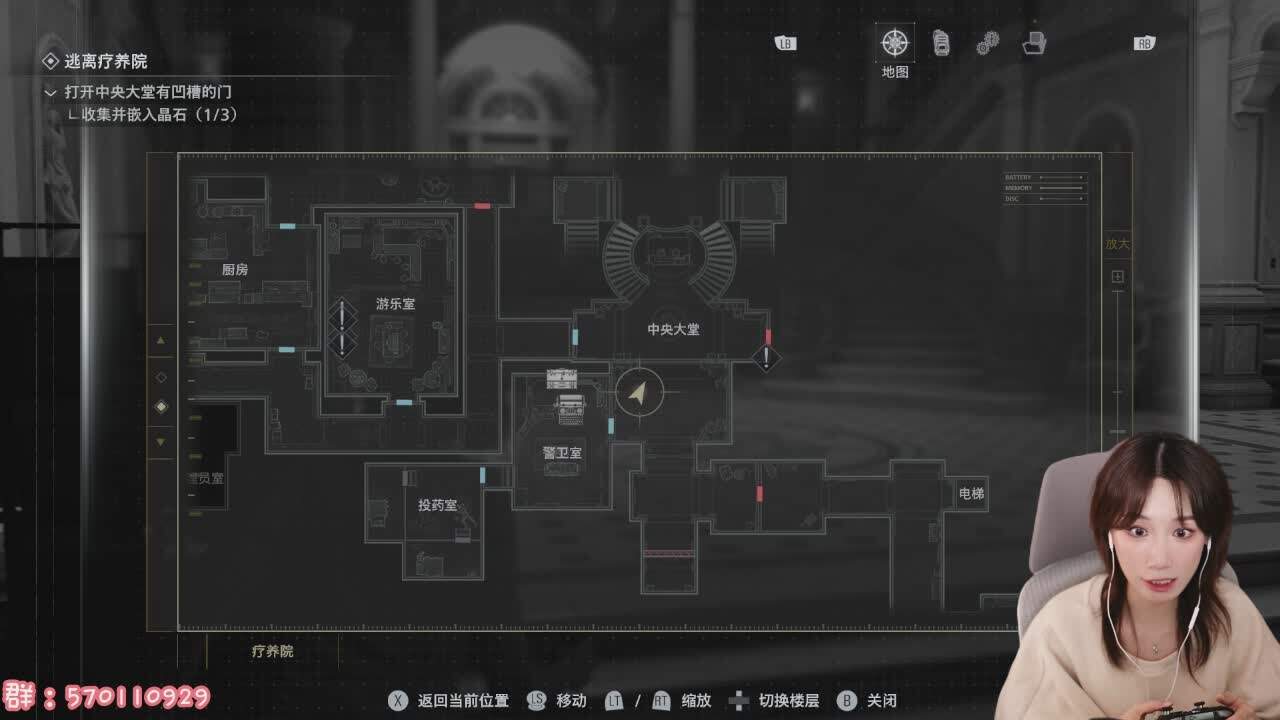
Task: Go down one floor with down arrow
Action: pos(161,441)
